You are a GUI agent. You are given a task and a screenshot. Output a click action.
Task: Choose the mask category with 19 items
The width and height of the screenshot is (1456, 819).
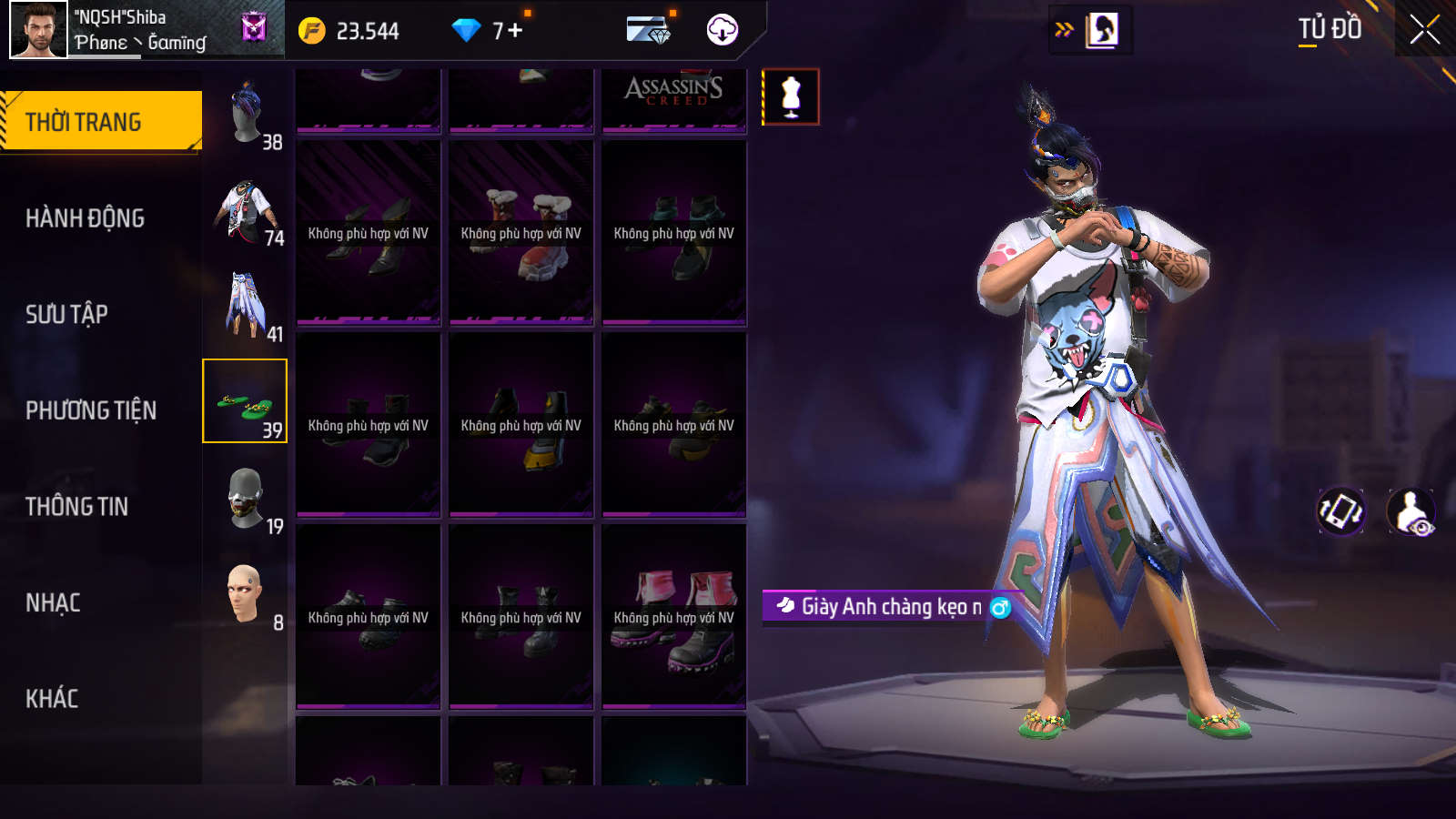click(x=246, y=499)
